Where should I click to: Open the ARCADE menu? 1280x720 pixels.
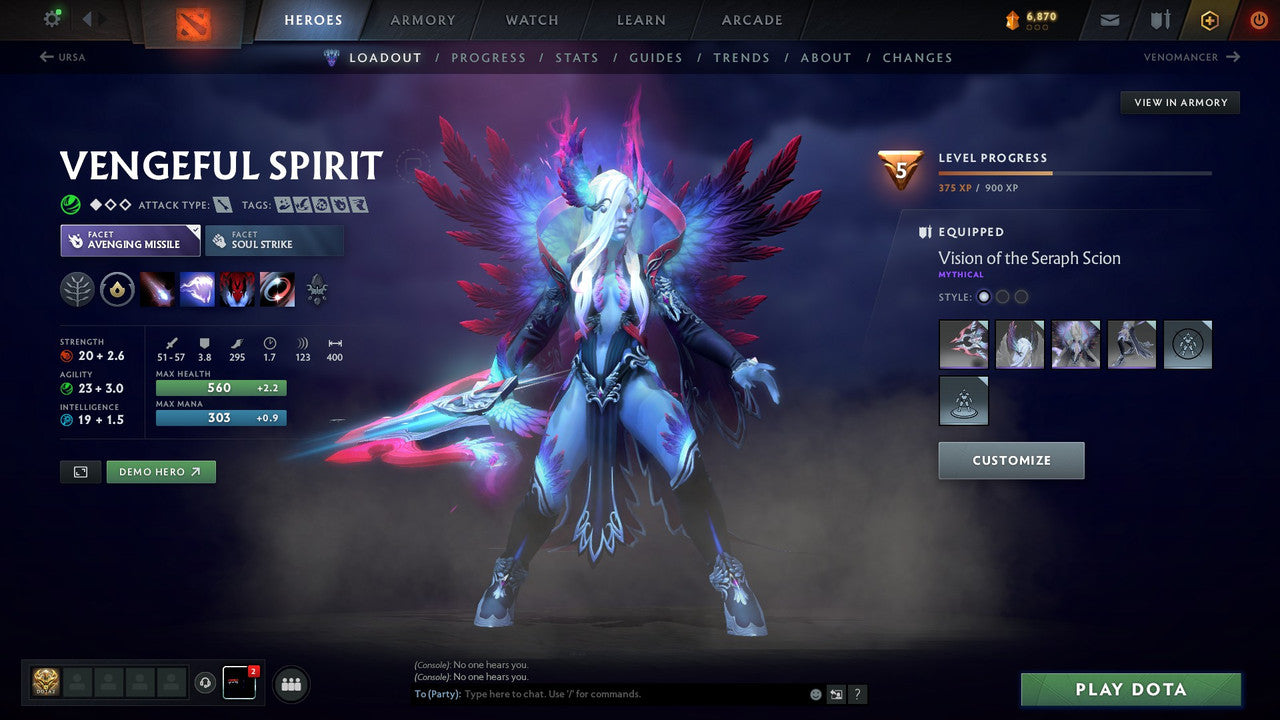[751, 19]
